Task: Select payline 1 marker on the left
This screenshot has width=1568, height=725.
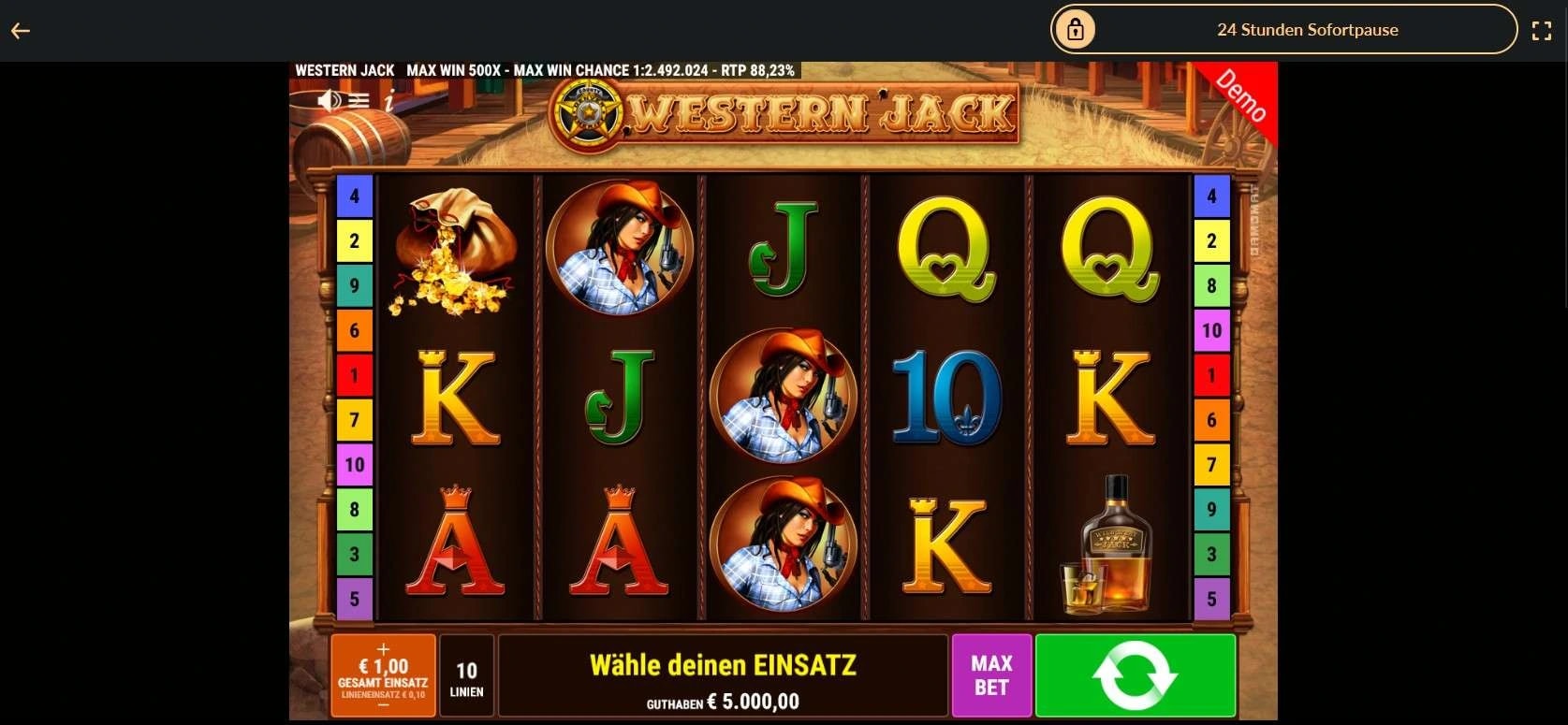Action: tap(354, 374)
